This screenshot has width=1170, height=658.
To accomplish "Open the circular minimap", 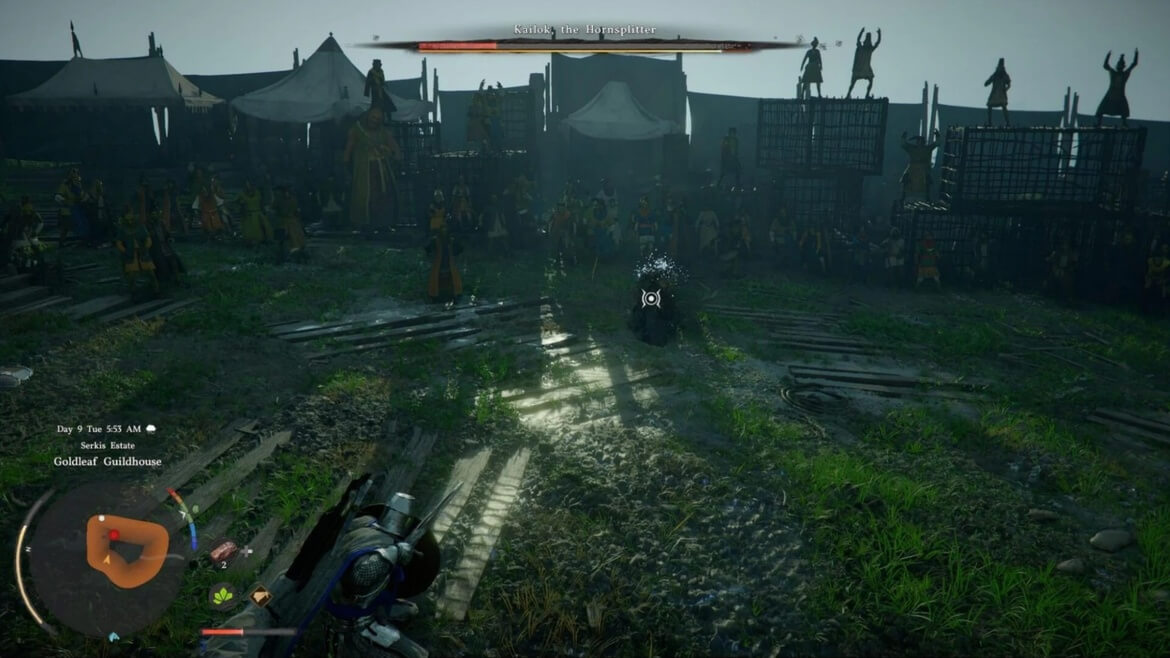I will coord(104,556).
